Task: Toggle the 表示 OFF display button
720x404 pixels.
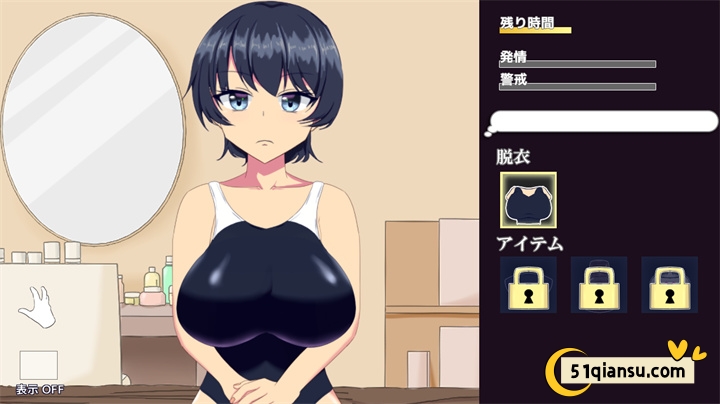Action: (x=40, y=364)
